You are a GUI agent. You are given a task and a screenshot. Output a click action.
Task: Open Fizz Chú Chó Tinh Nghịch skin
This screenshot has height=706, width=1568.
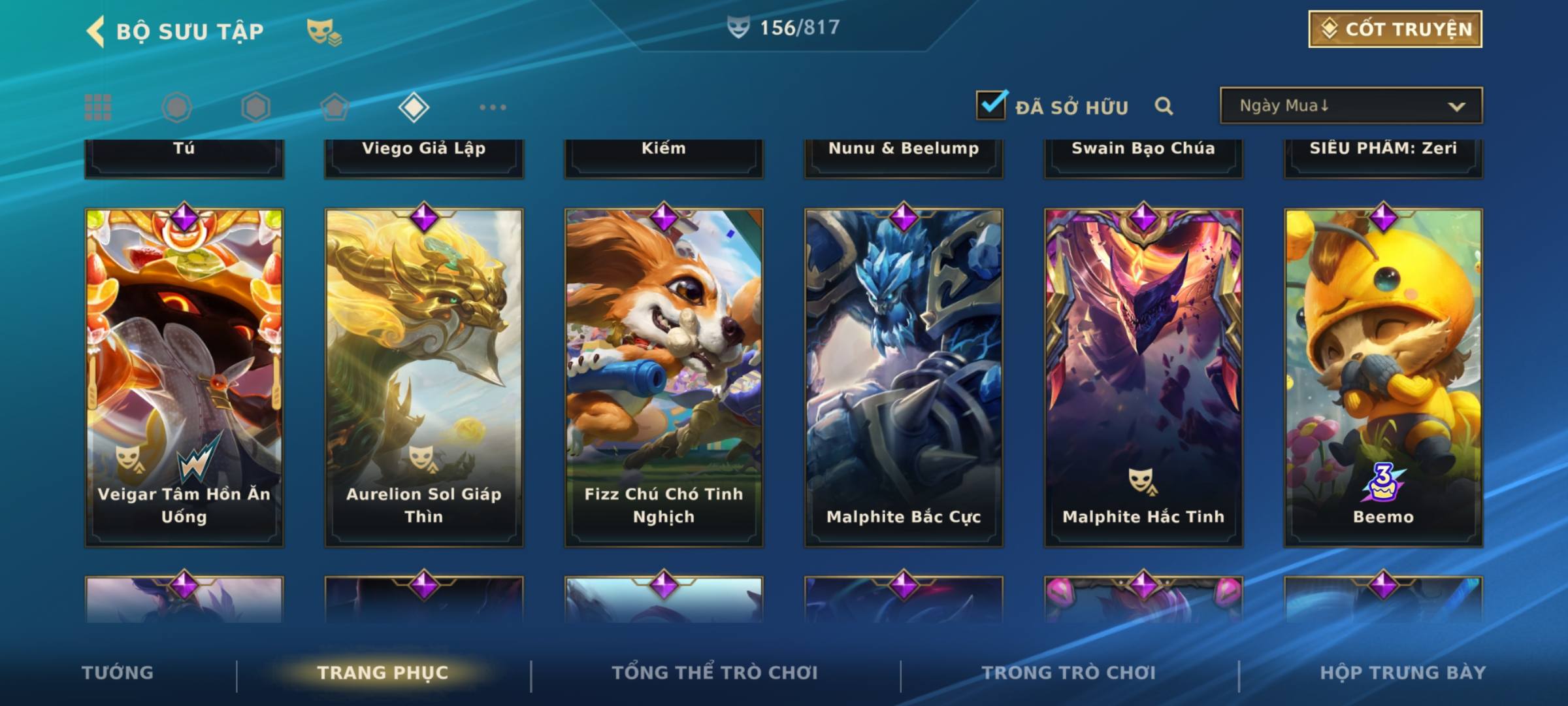point(664,377)
